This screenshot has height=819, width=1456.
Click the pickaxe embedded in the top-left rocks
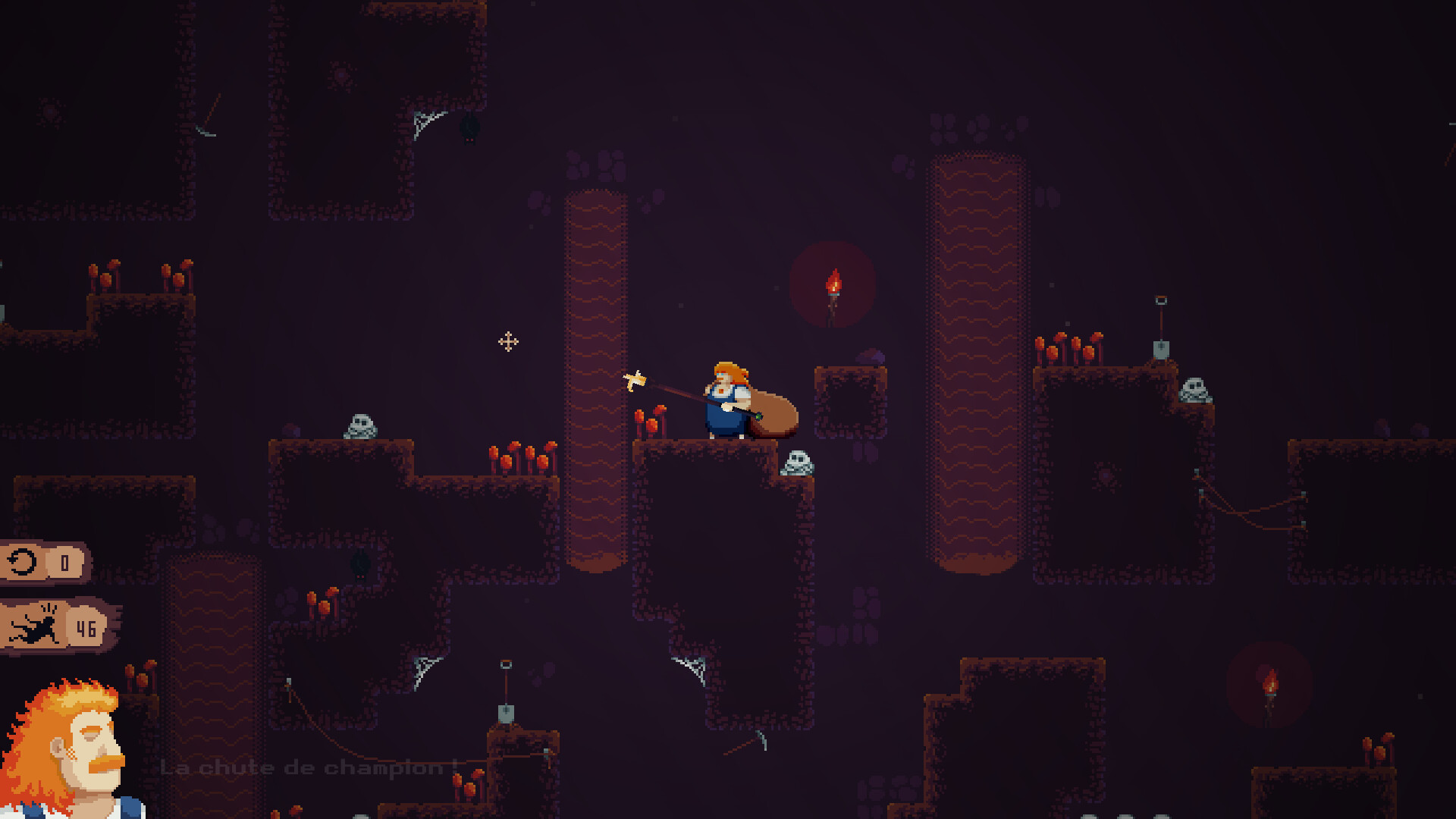[x=205, y=129]
